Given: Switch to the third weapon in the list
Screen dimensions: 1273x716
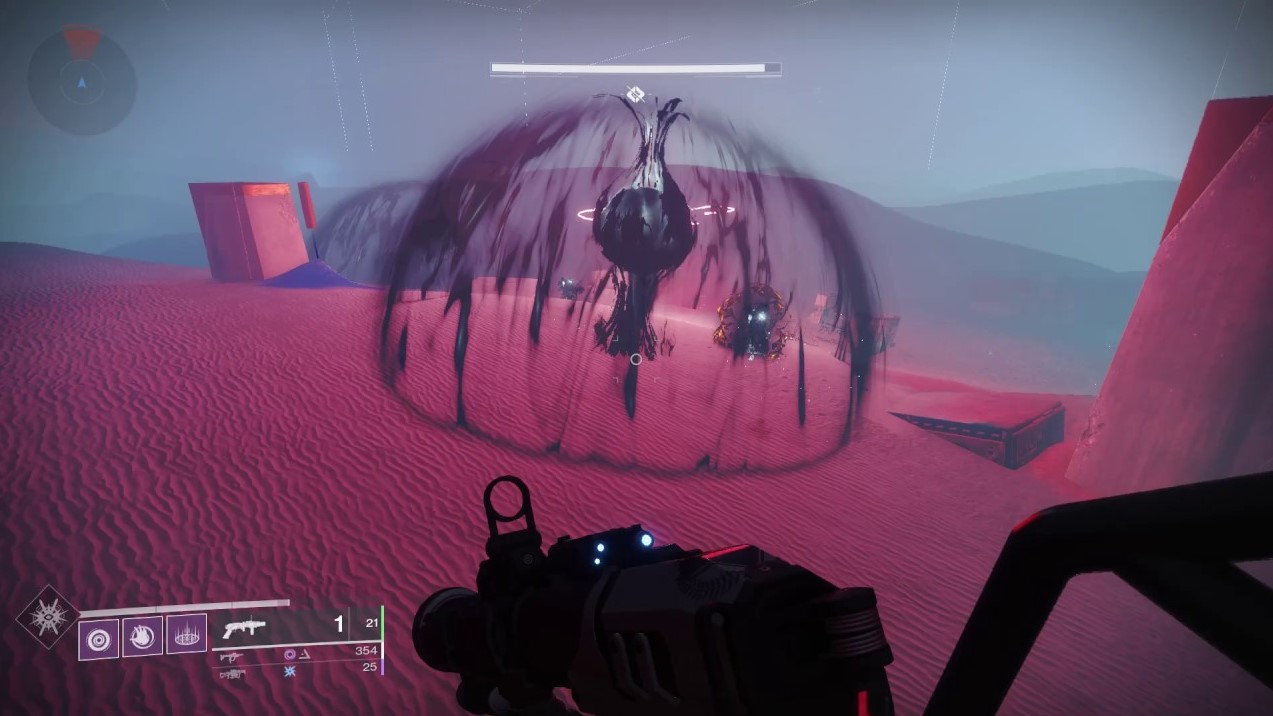Looking at the screenshot, I should 230,674.
